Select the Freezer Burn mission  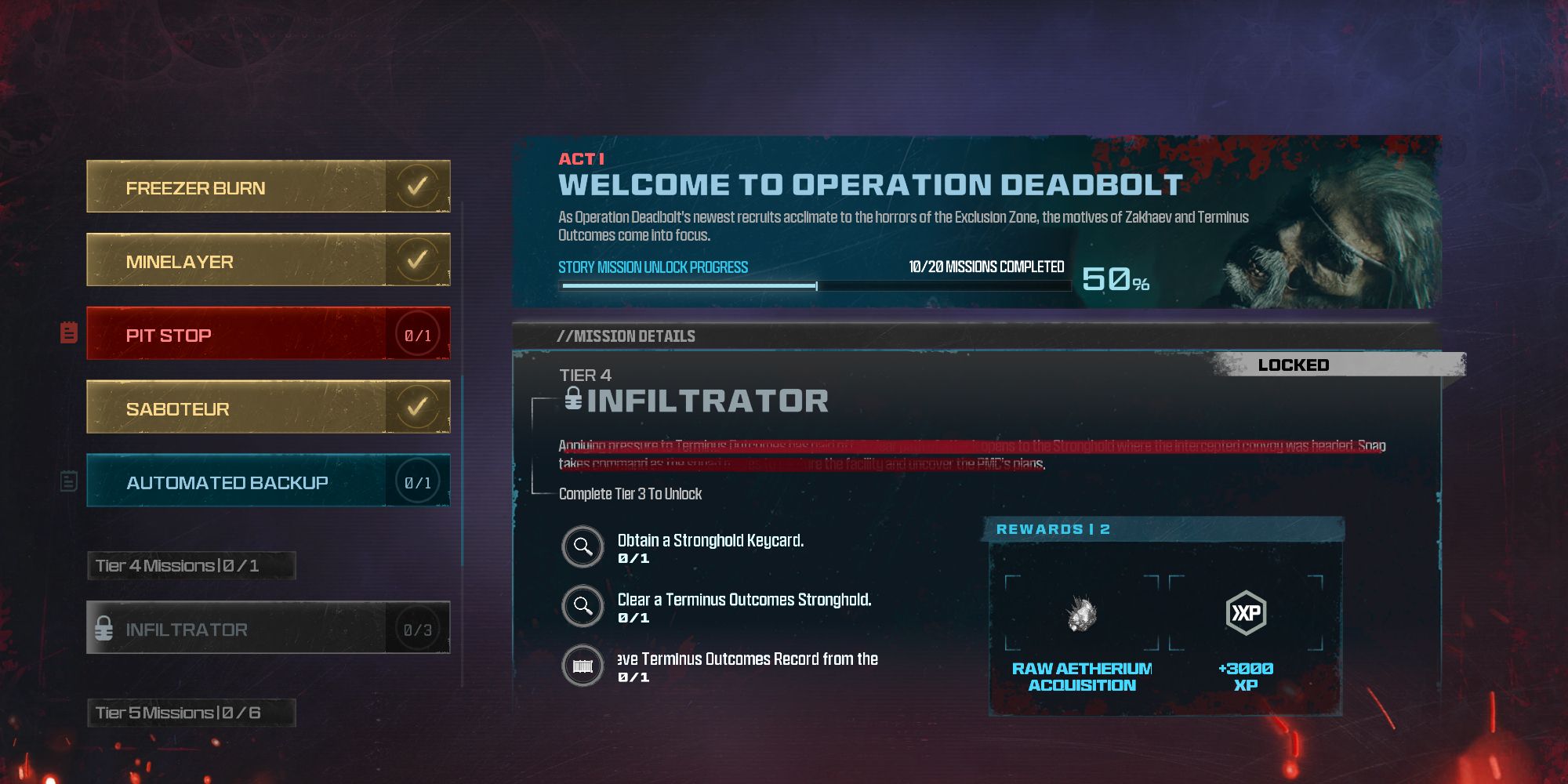(268, 187)
